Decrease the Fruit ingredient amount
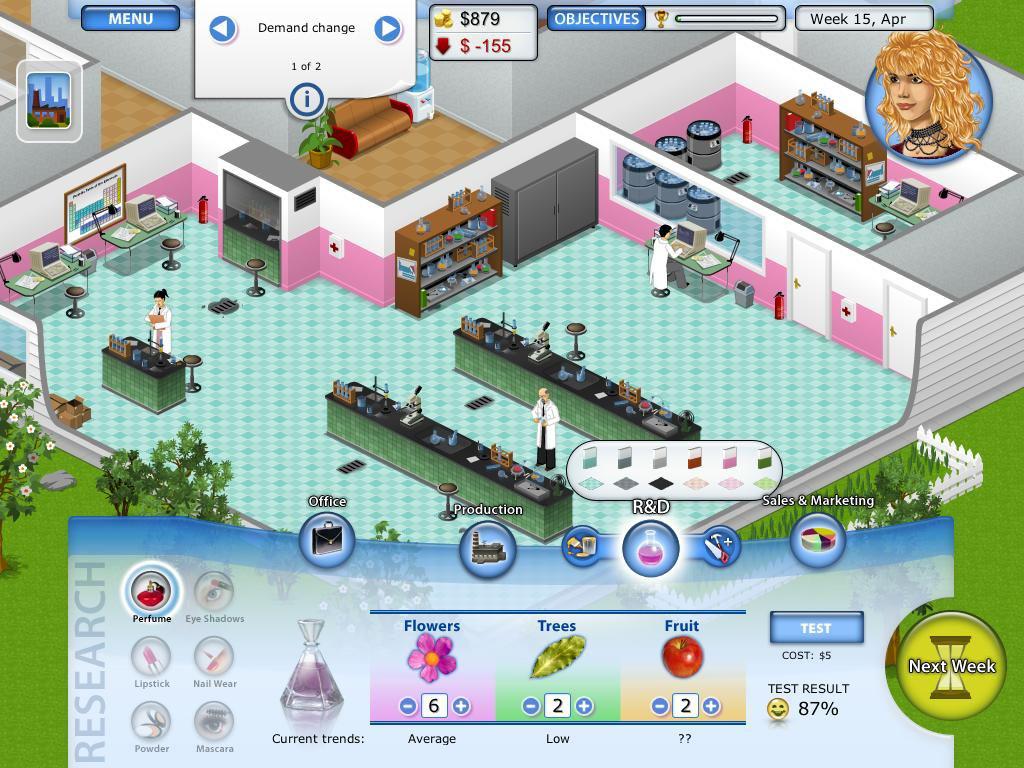Viewport: 1024px width, 768px height. (x=659, y=706)
